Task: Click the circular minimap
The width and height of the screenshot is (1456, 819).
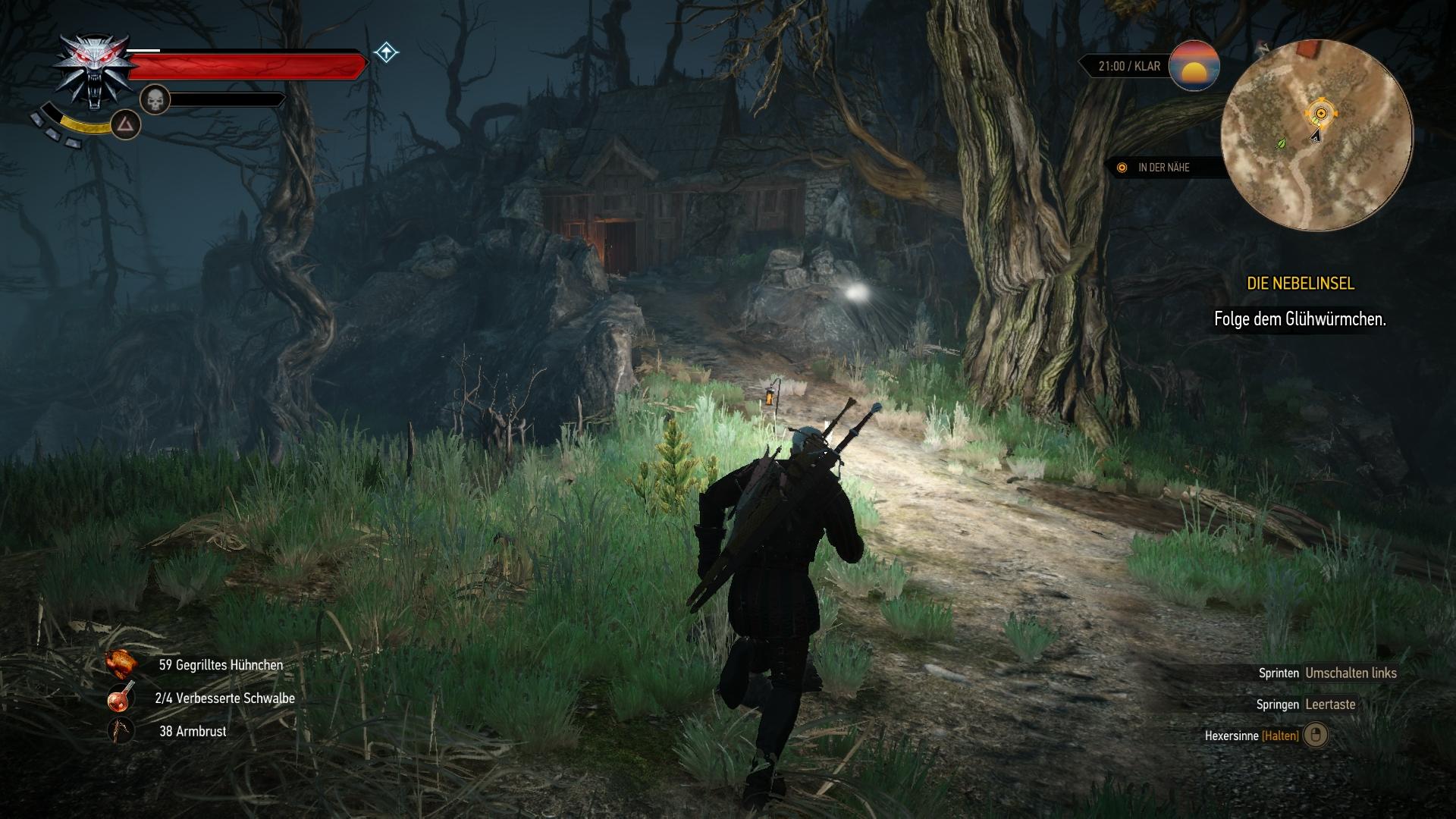Action: click(x=1316, y=136)
